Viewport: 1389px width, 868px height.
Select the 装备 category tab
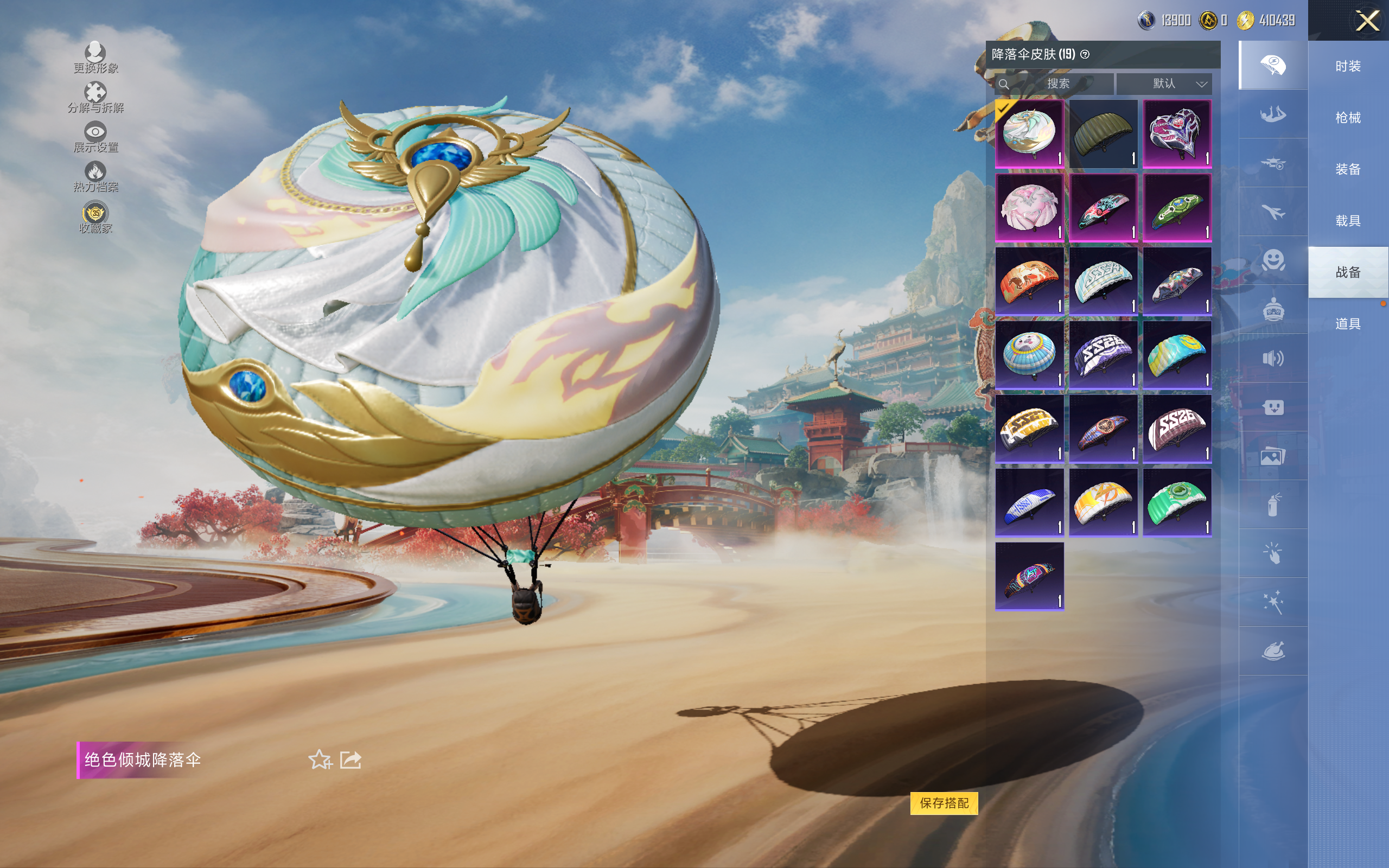pos(1348,169)
